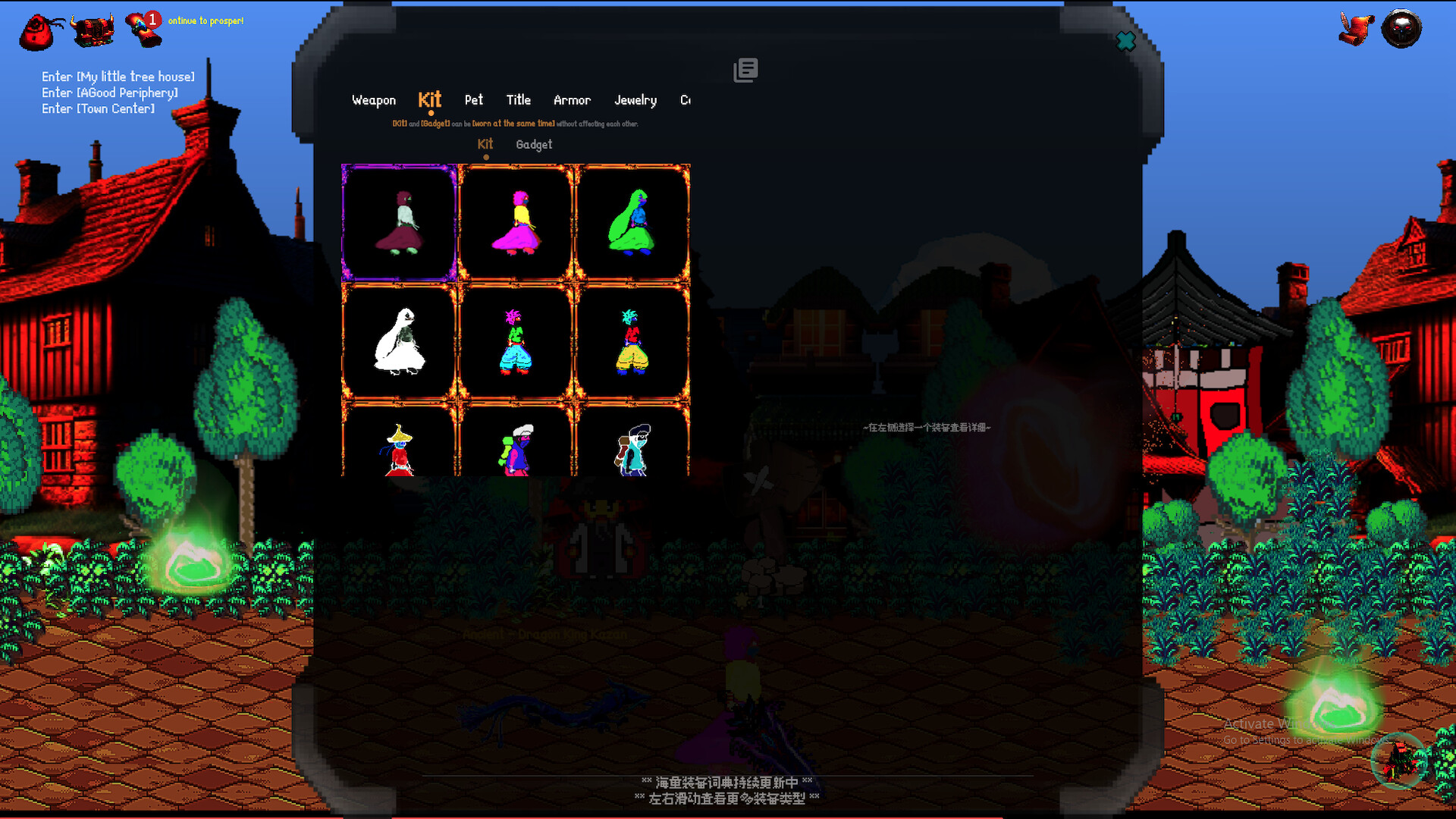View the Pet tab
The image size is (1456, 819).
[x=473, y=99]
